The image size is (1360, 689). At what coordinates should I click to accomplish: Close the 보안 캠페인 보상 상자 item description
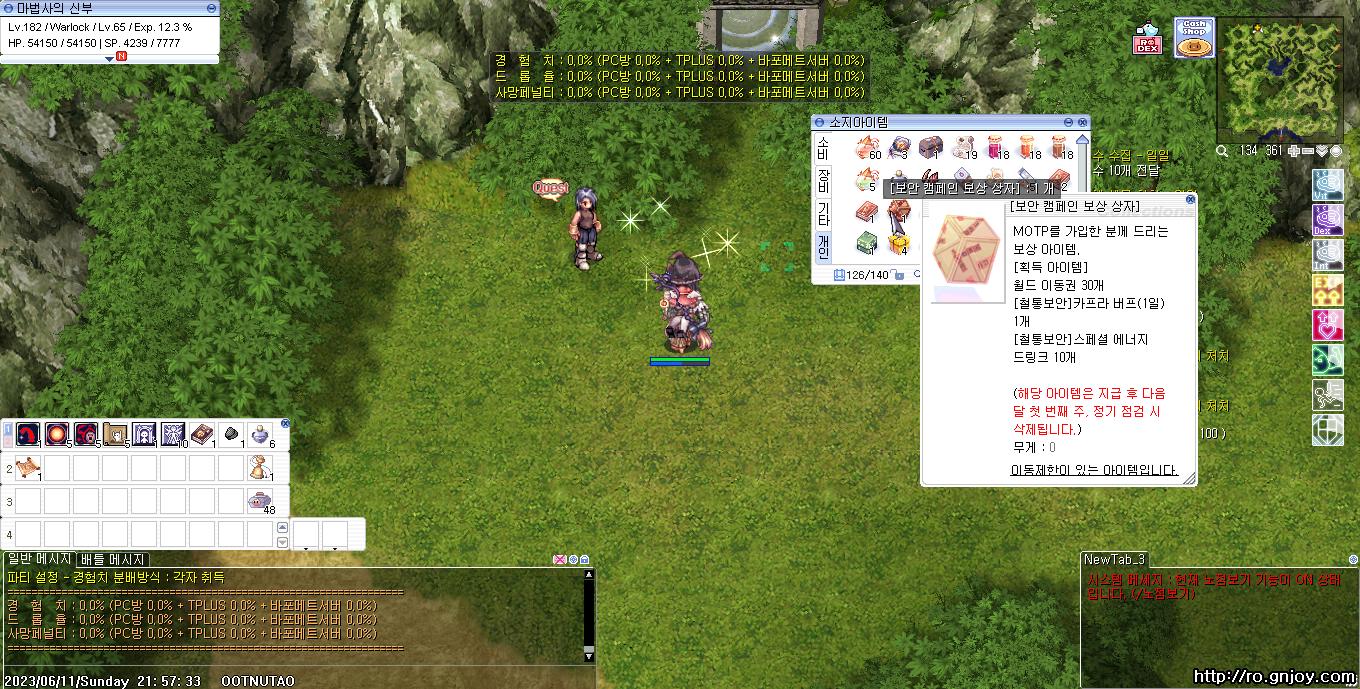(x=1189, y=199)
